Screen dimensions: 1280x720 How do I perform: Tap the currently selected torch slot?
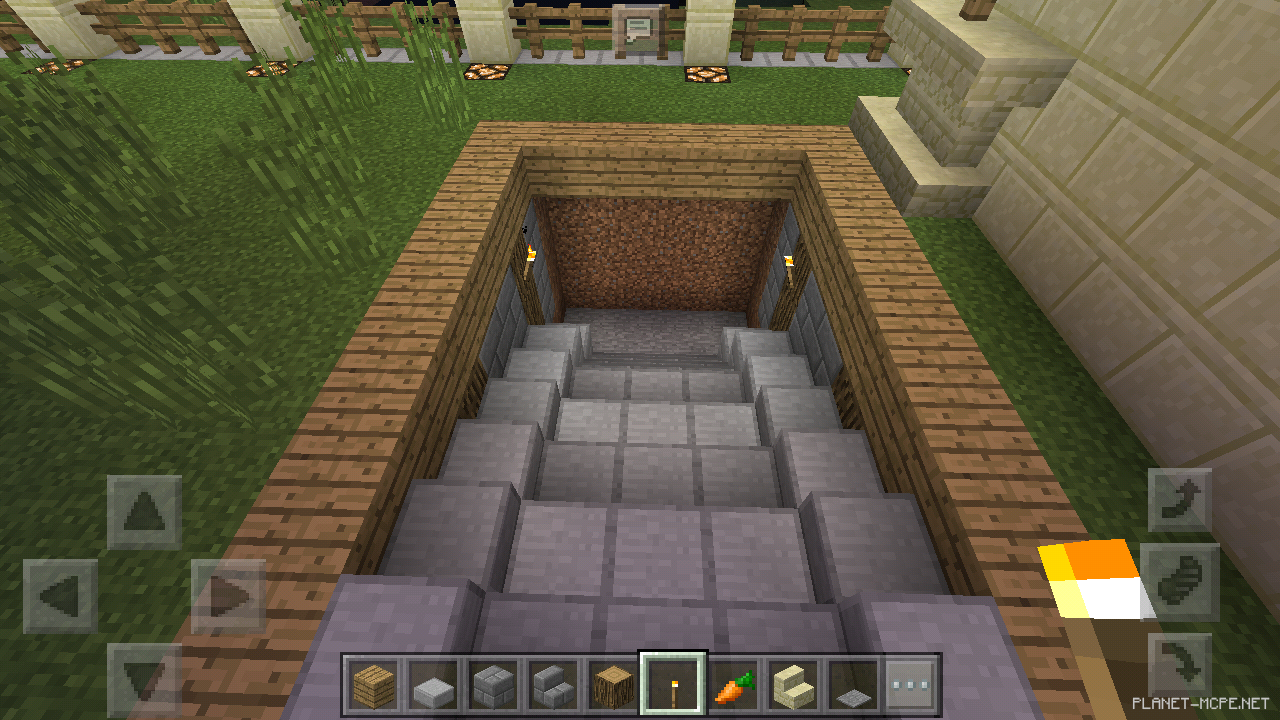pyautogui.click(x=672, y=686)
